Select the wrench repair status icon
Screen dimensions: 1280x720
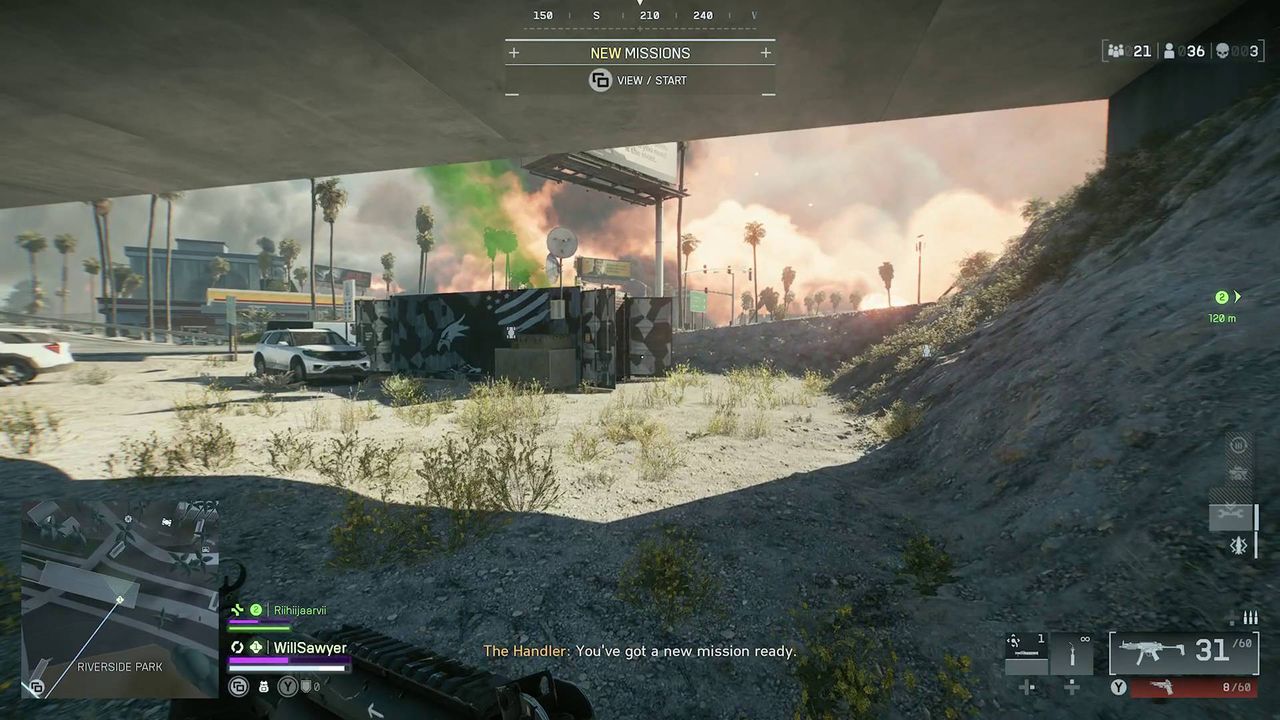[1229, 513]
